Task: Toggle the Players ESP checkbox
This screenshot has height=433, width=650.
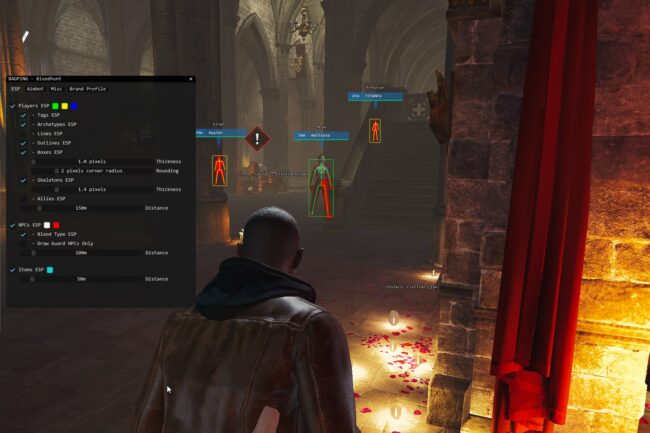Action: tap(12, 106)
